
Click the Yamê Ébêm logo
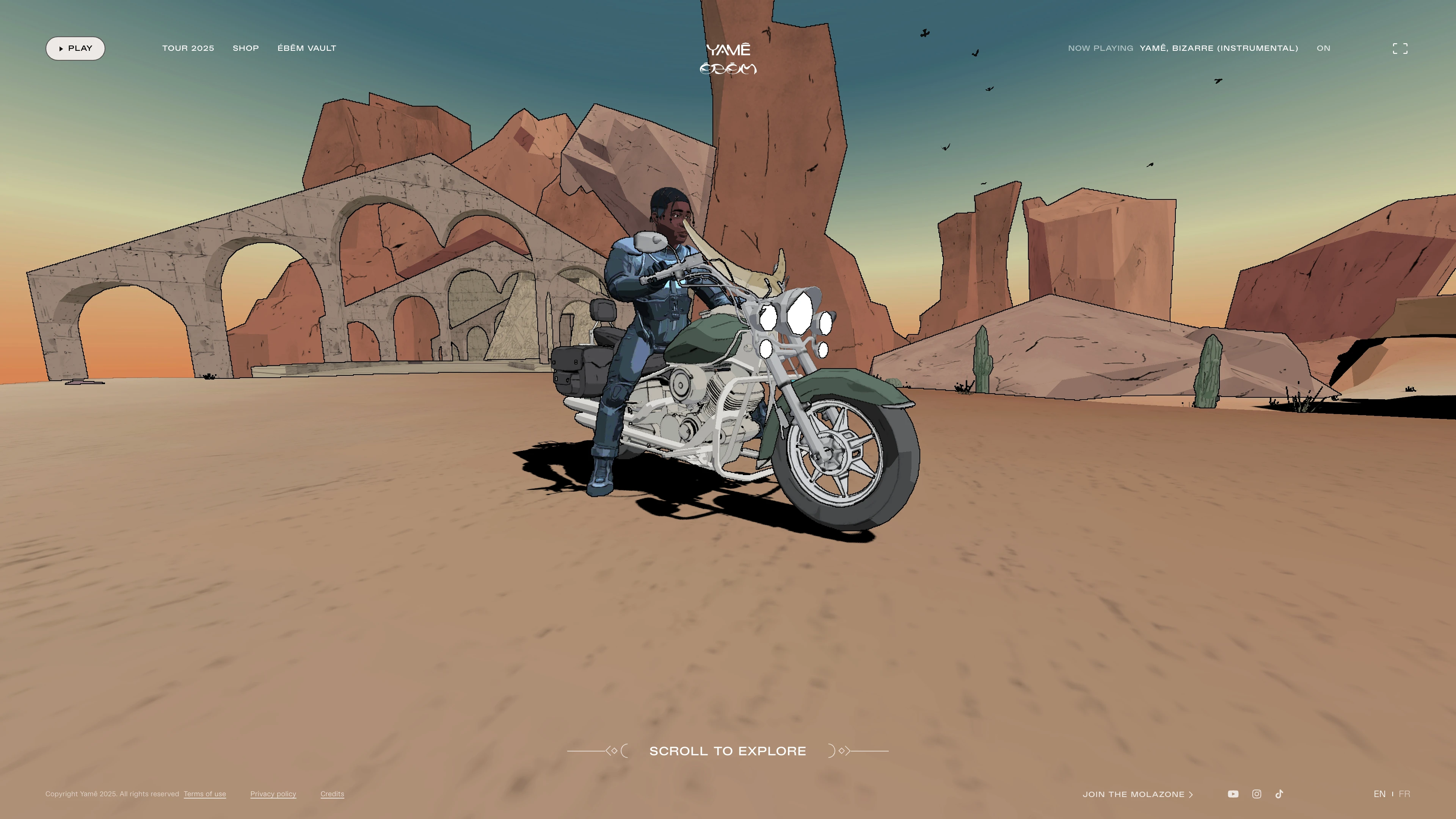[x=728, y=59]
